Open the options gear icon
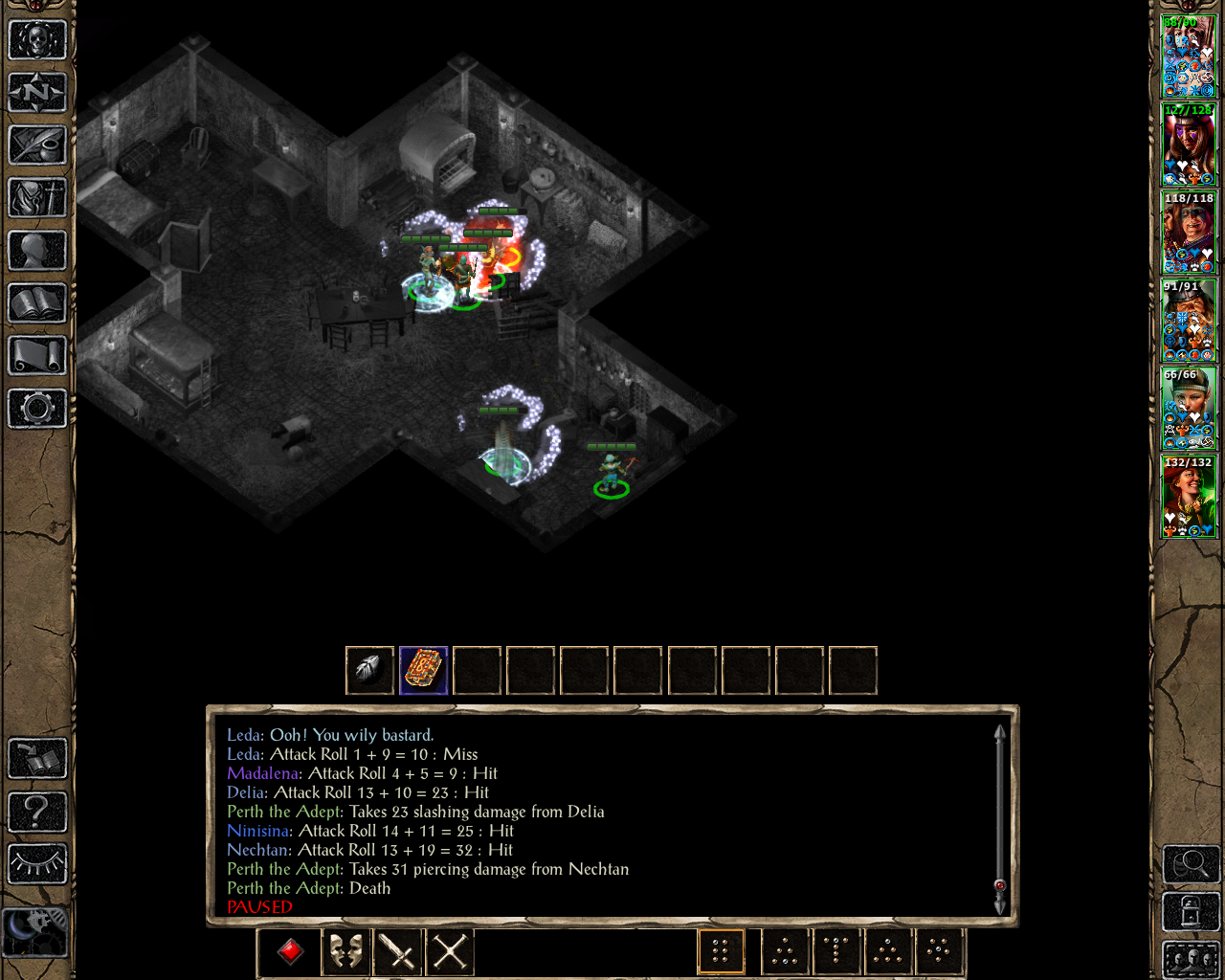Image resolution: width=1225 pixels, height=980 pixels. pyautogui.click(x=37, y=409)
